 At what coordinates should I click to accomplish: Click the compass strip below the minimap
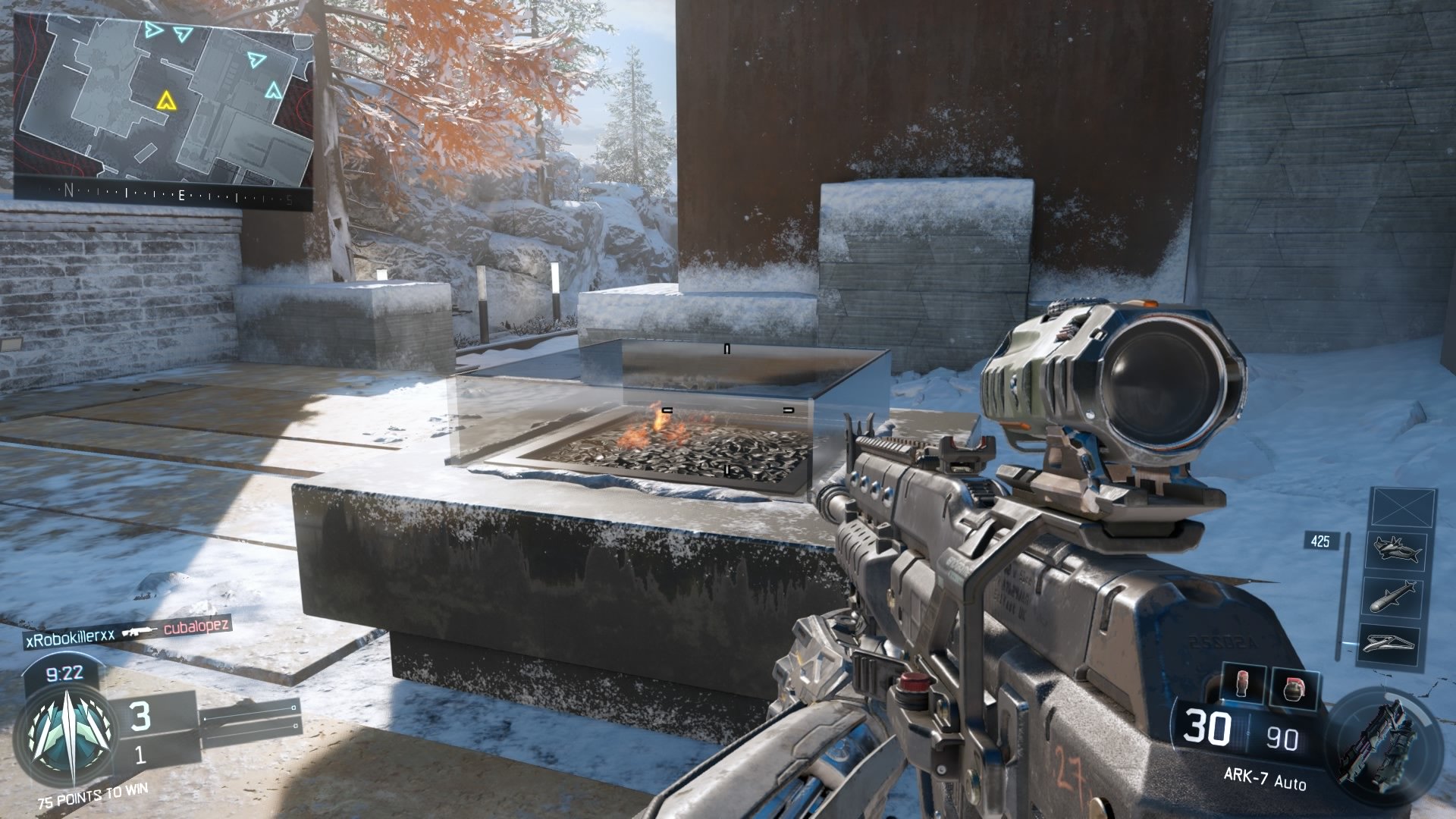coord(163,195)
